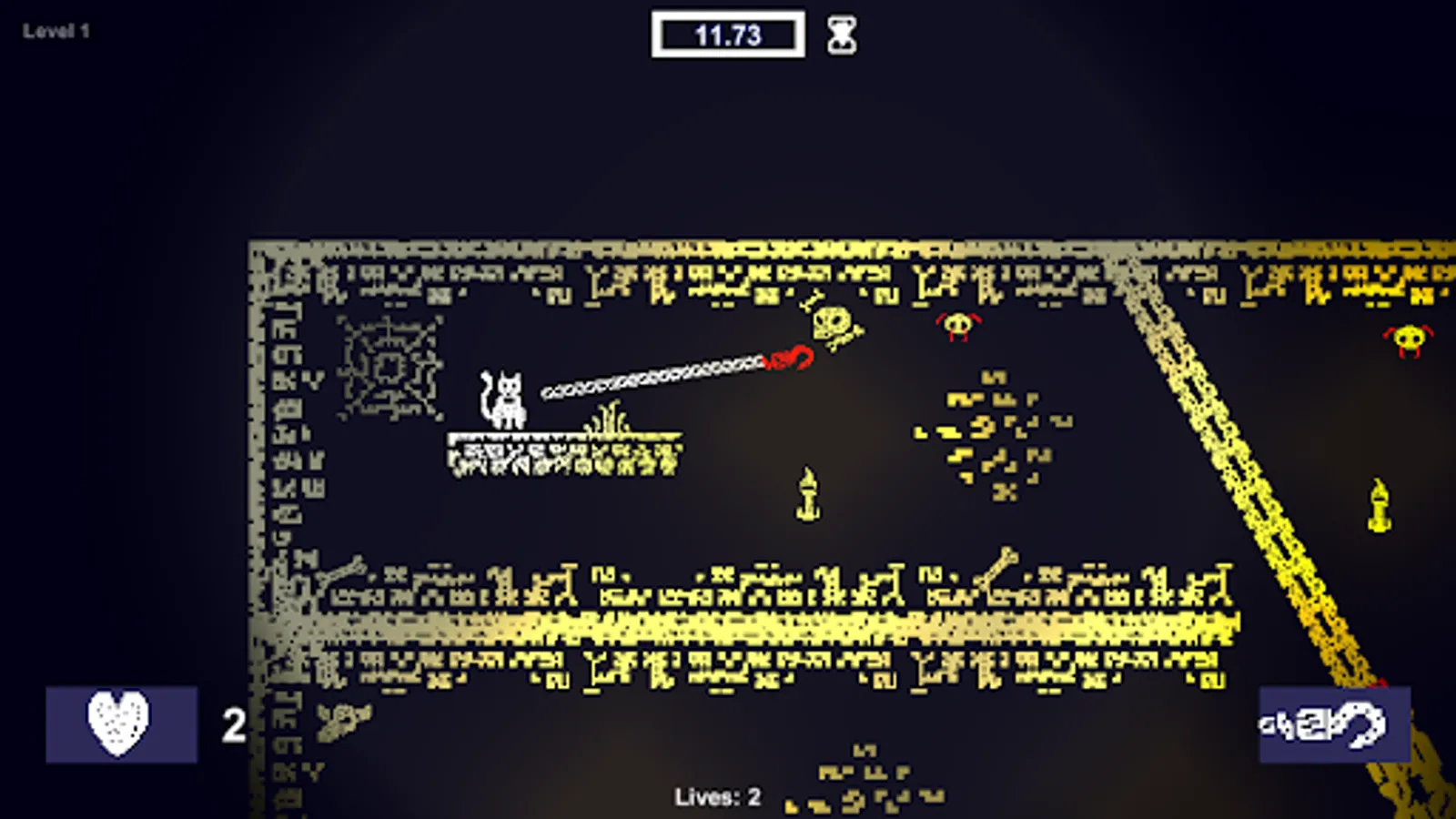This screenshot has height=819, width=1456.
Task: Click the yellow spider at the right edge
Action: [1407, 338]
